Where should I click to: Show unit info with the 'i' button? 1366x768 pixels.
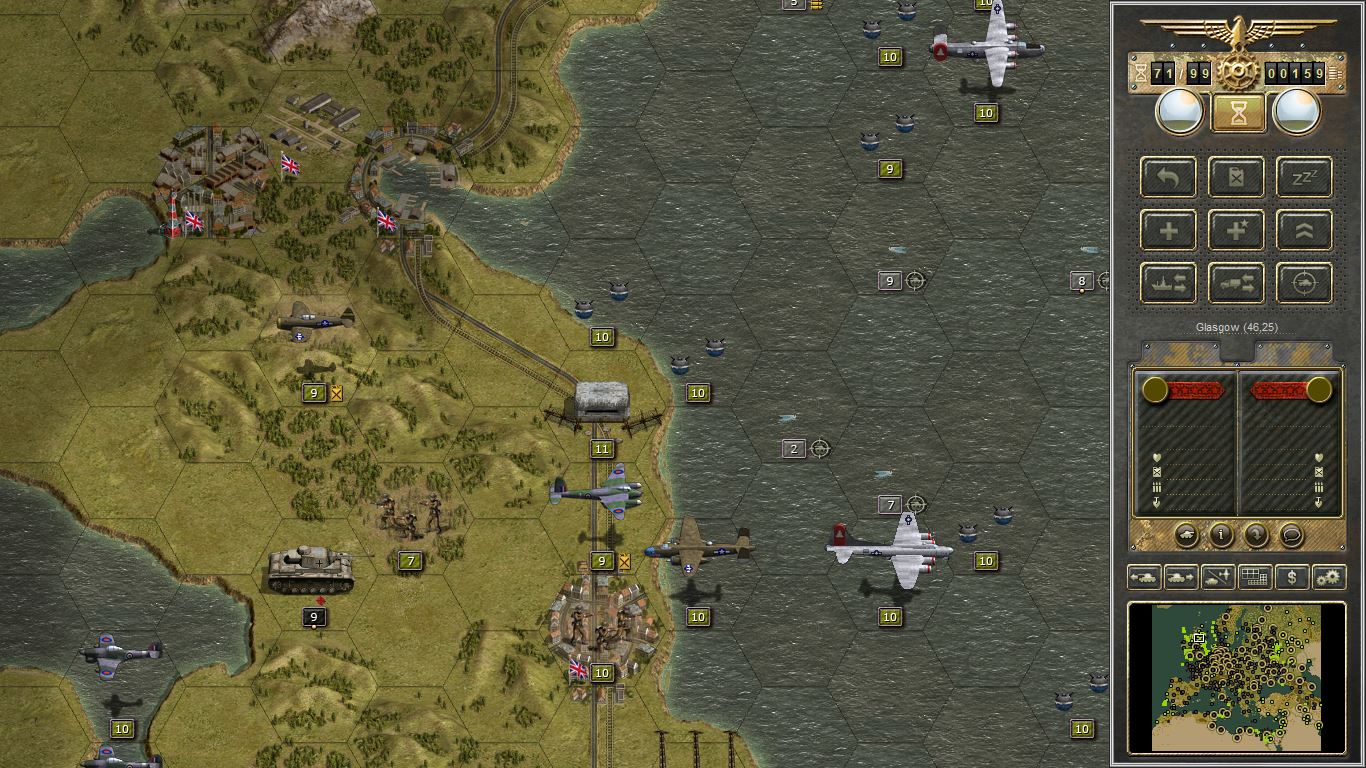(1221, 535)
